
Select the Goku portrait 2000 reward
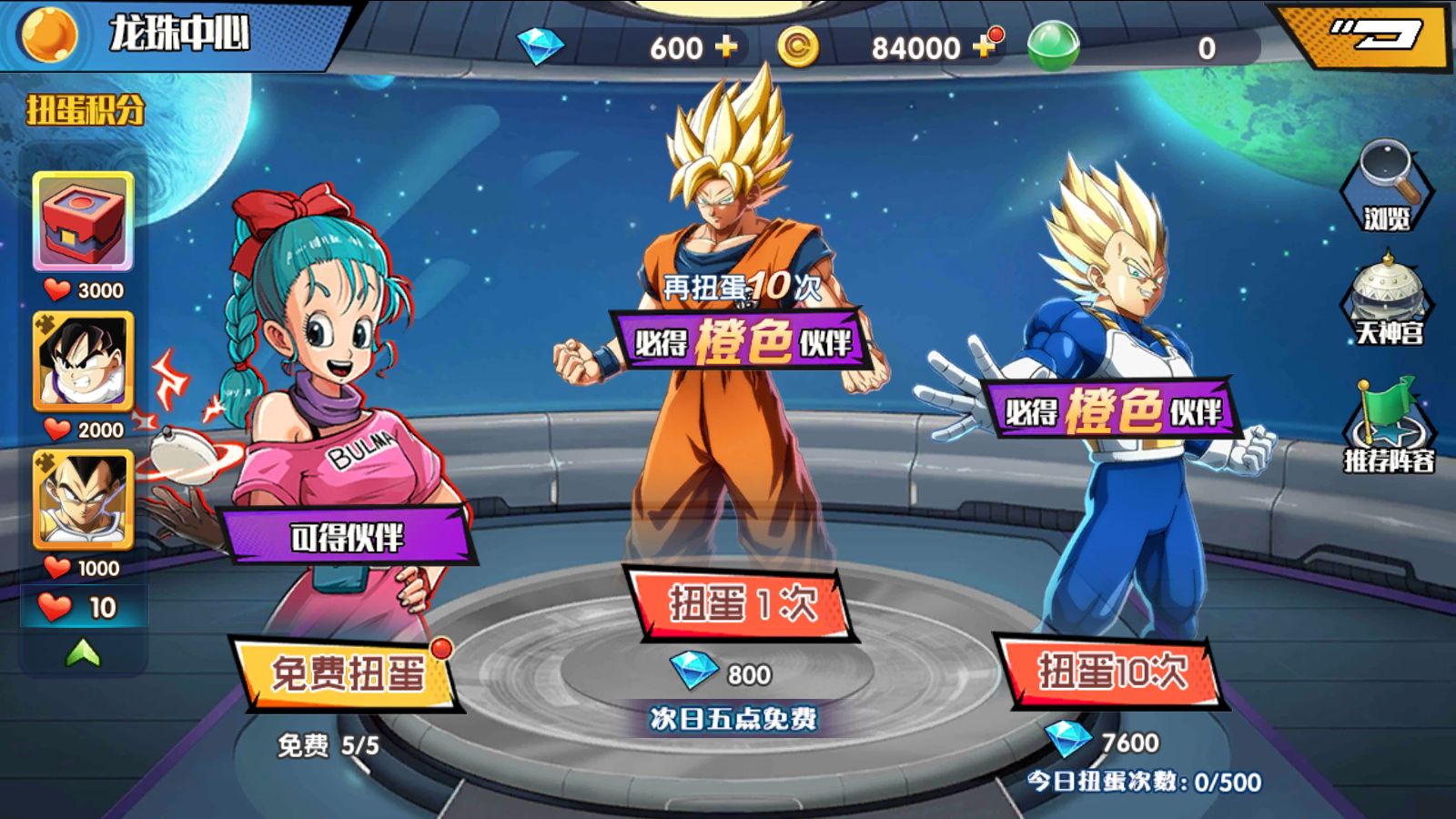click(x=84, y=361)
